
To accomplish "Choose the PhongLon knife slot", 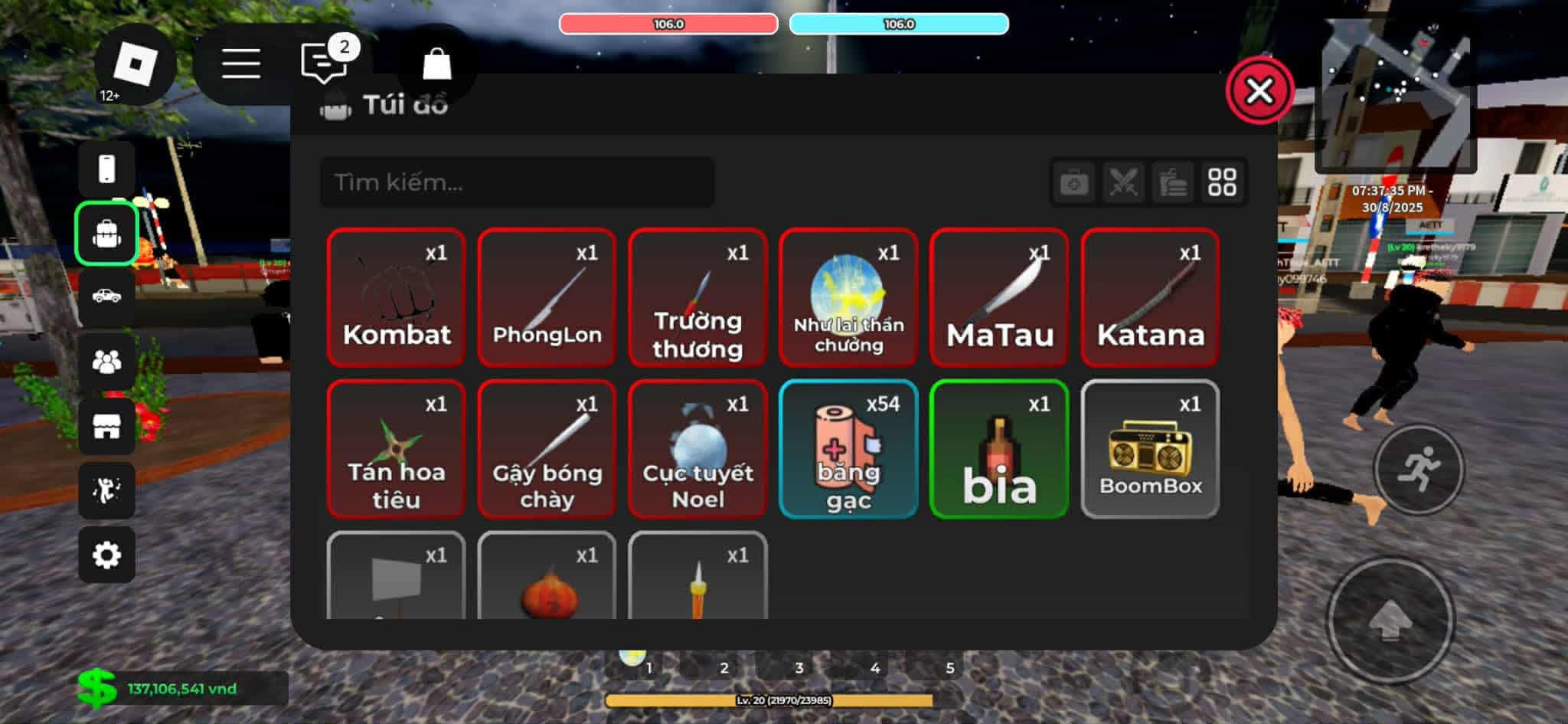I will pyautogui.click(x=547, y=297).
